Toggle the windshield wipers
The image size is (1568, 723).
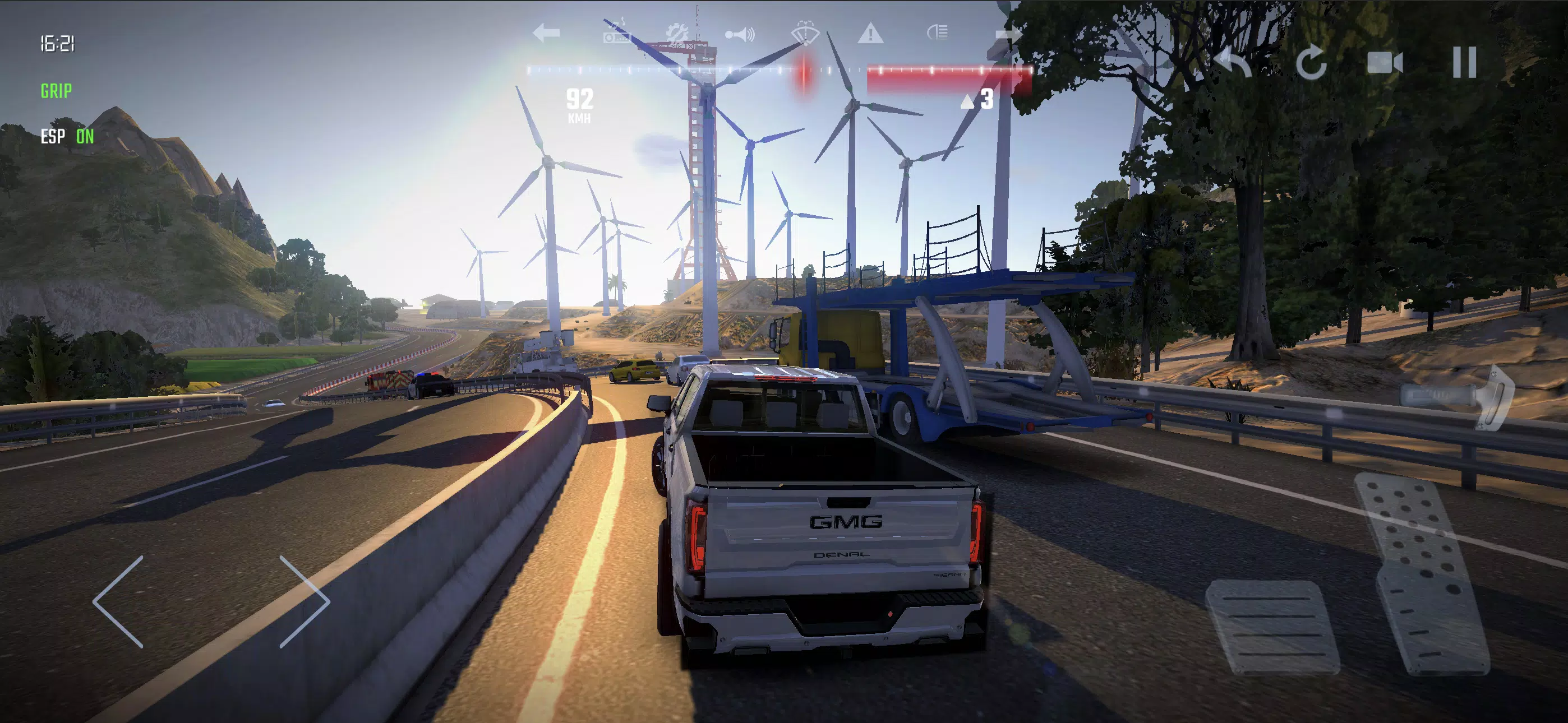(805, 33)
